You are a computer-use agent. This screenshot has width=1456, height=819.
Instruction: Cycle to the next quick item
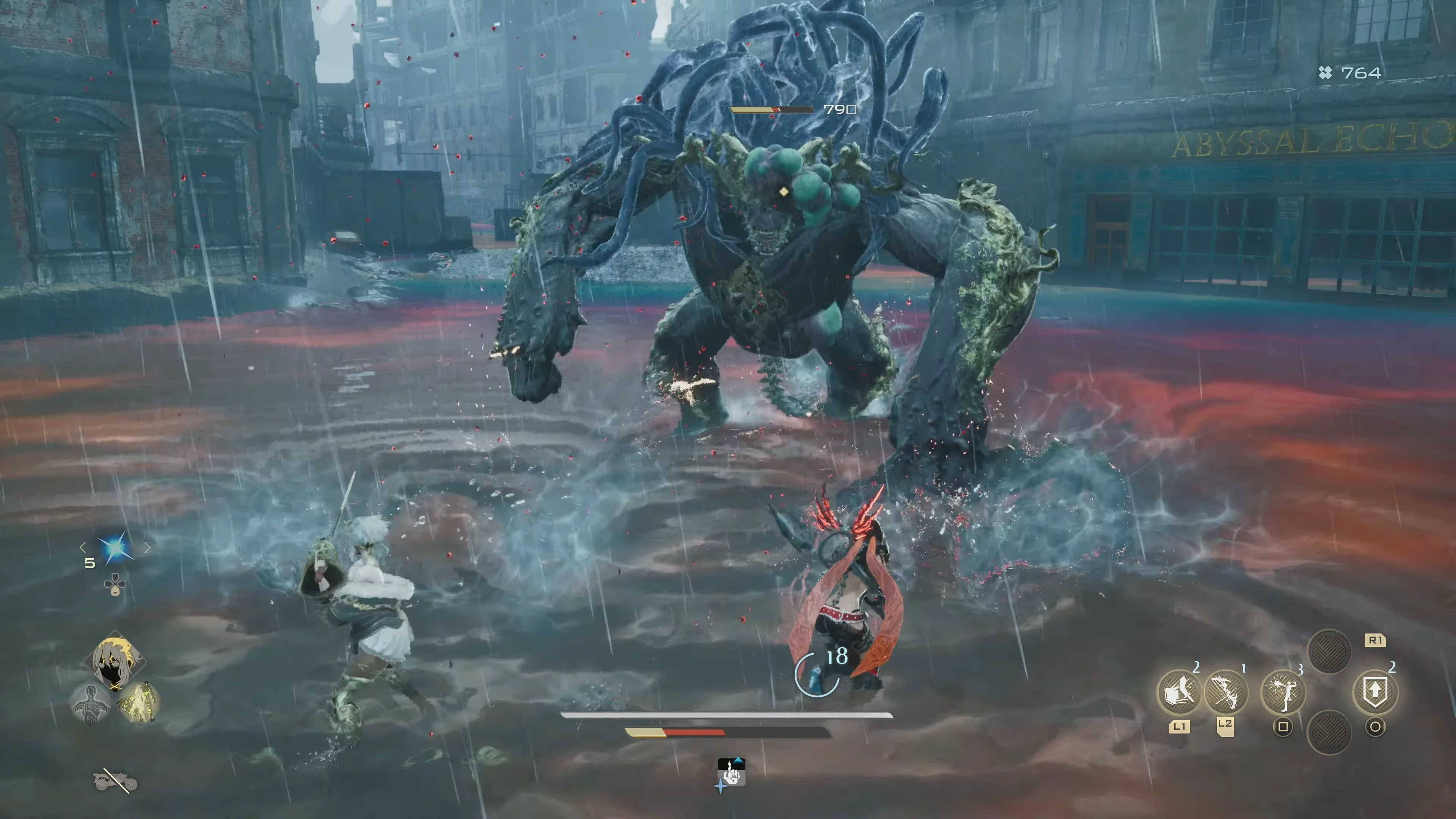point(147,546)
